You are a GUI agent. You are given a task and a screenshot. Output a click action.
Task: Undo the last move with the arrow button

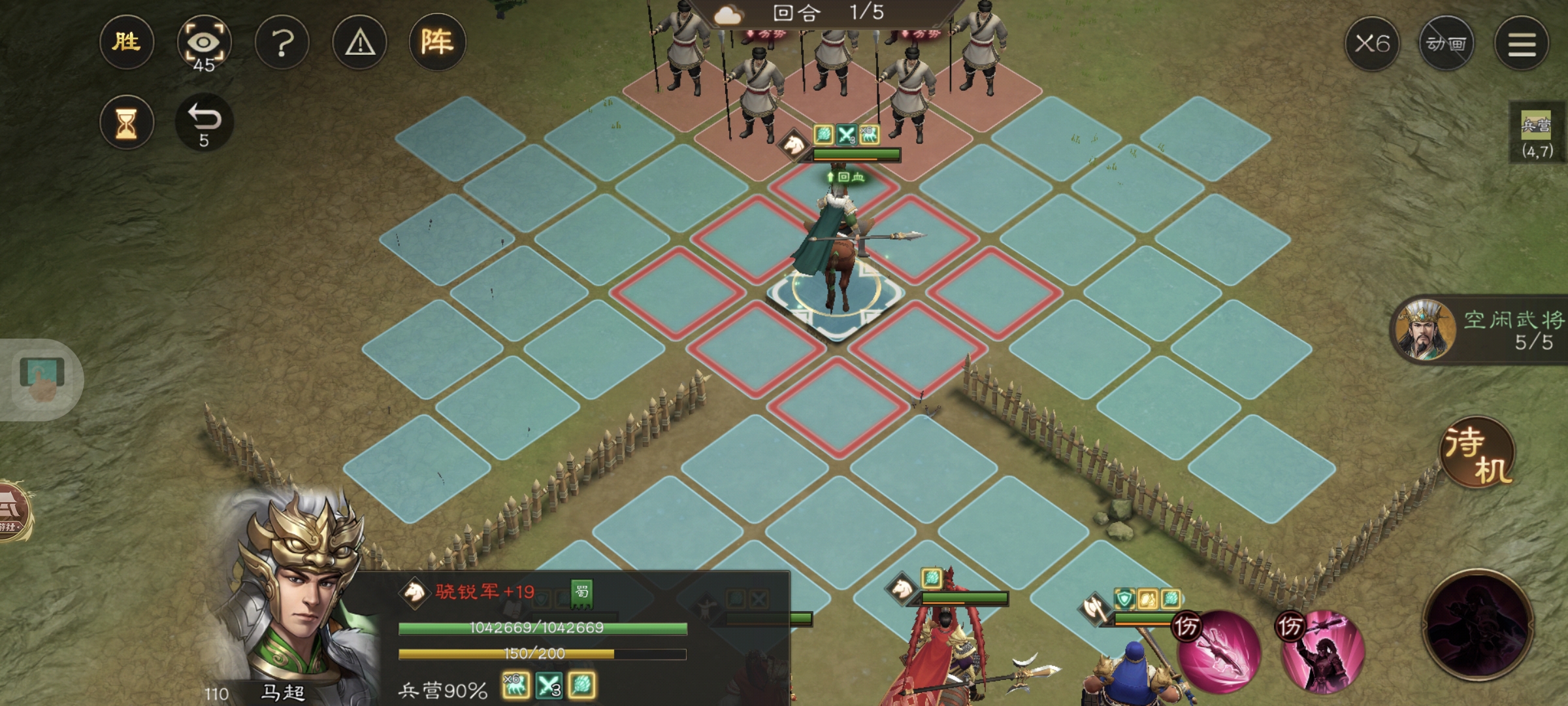click(204, 123)
